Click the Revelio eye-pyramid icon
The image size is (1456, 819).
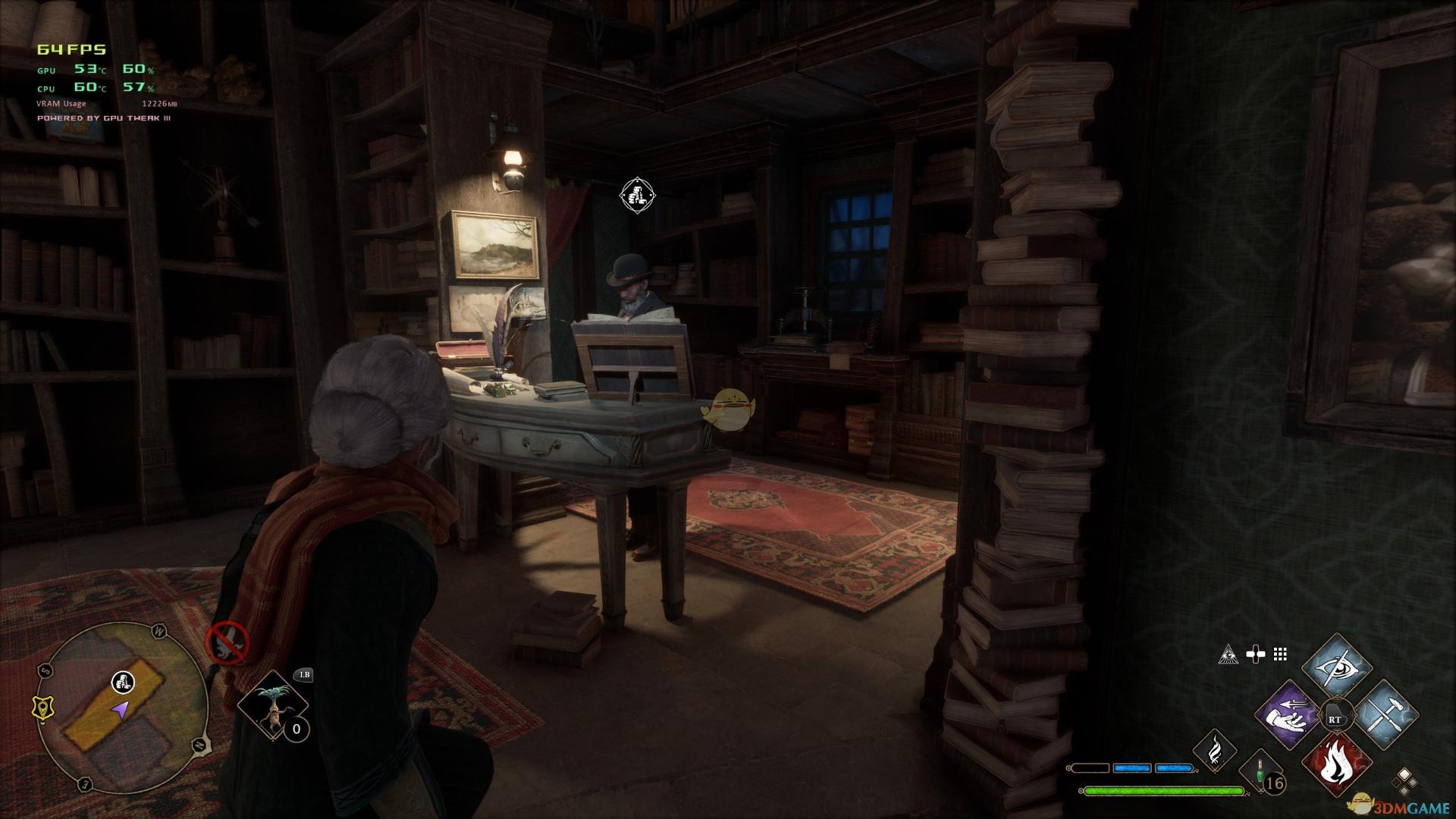(1228, 654)
